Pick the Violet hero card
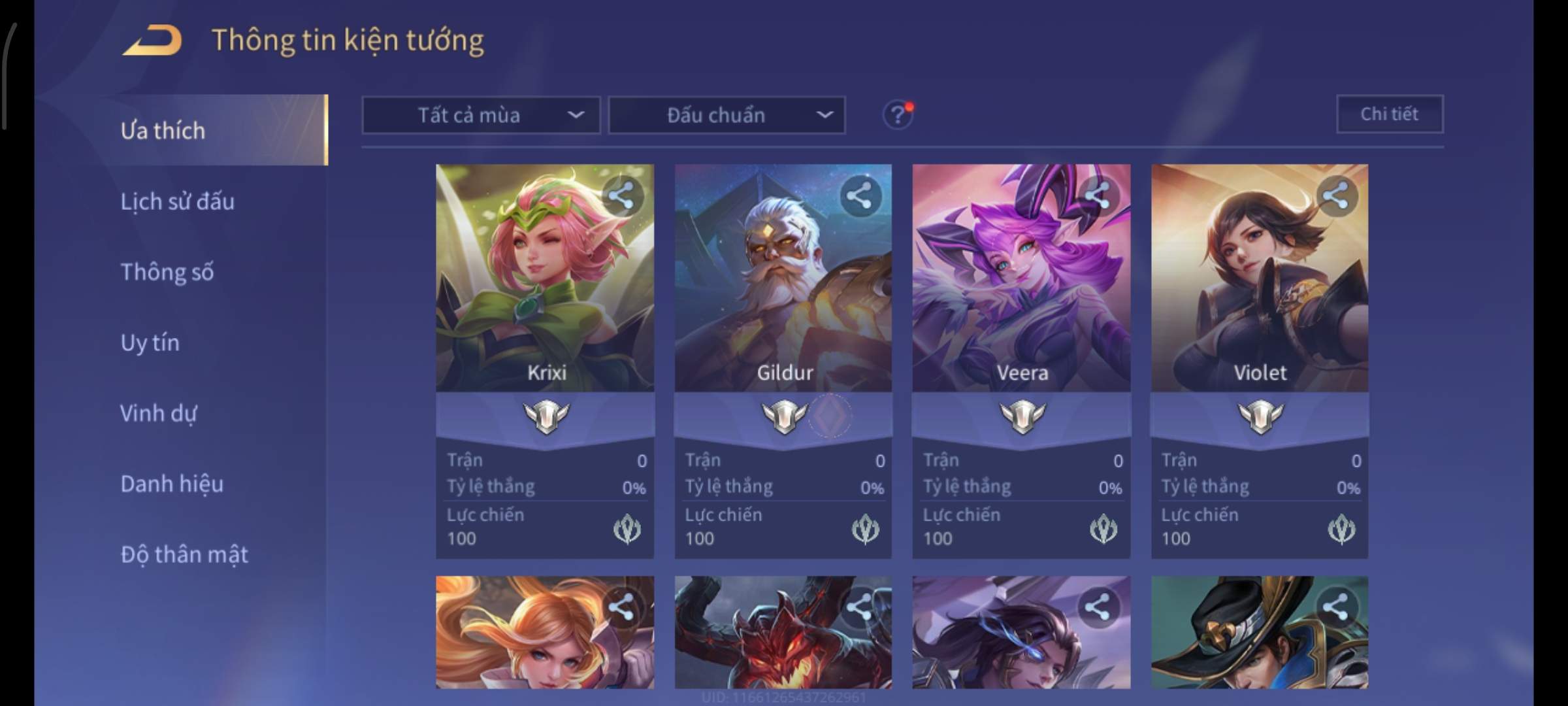 click(x=1260, y=294)
